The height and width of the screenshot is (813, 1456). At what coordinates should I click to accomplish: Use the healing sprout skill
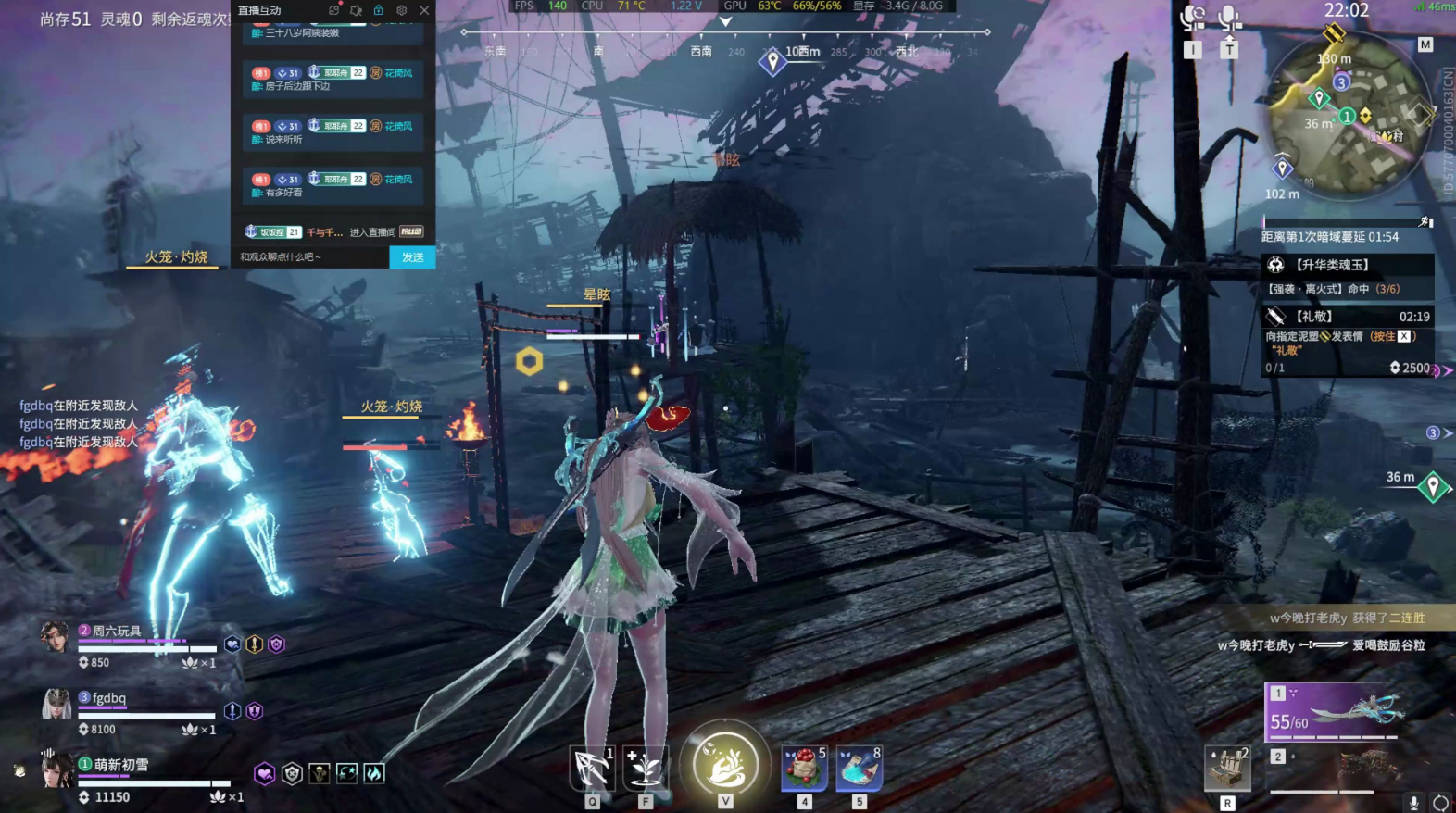coord(646,768)
